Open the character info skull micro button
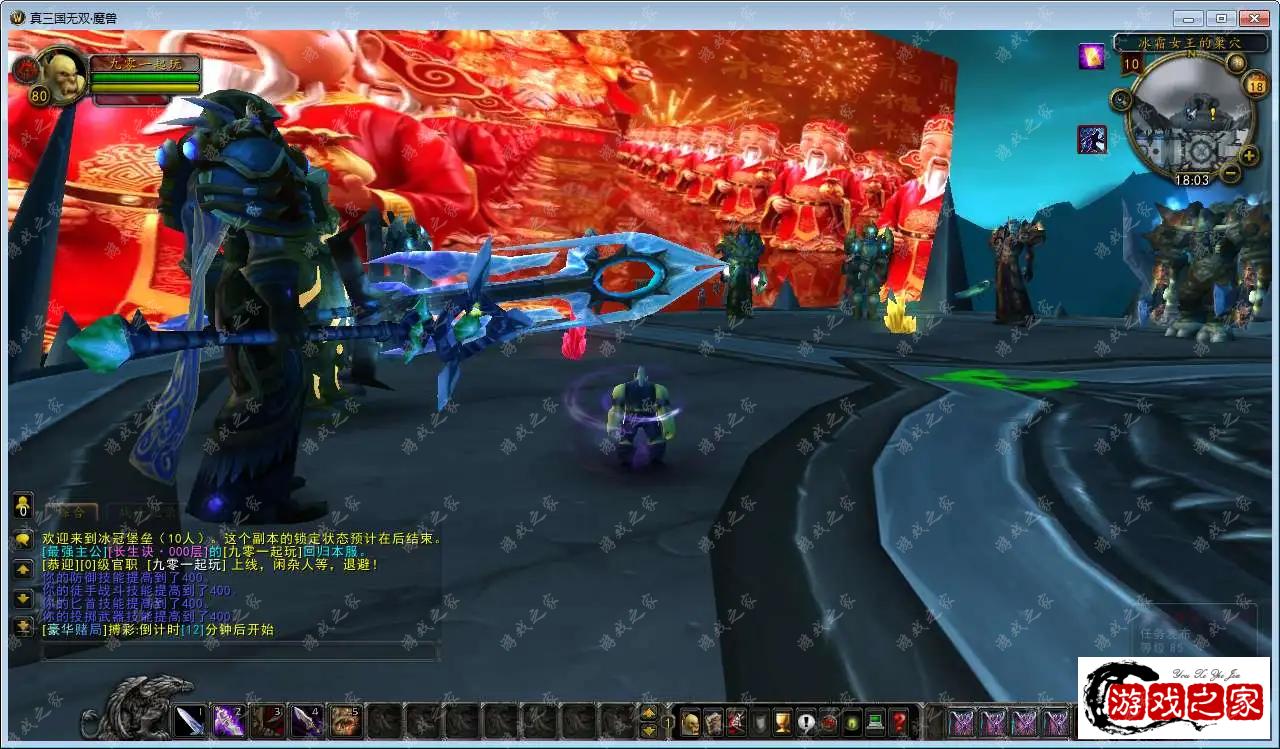 (x=690, y=721)
